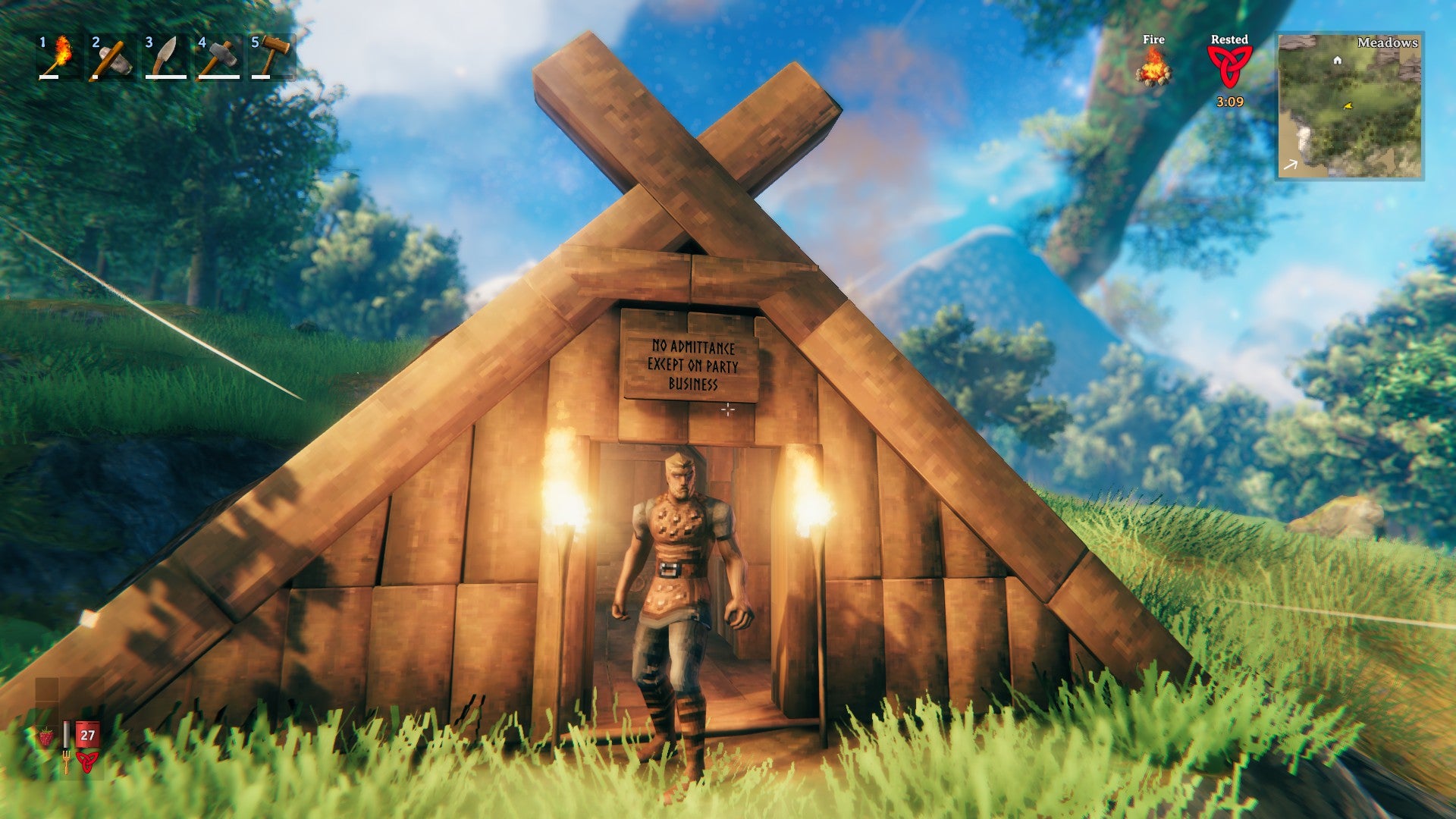Click the raspberry food icon bottom left
Viewport: 1456px width, 819px height.
(46, 736)
